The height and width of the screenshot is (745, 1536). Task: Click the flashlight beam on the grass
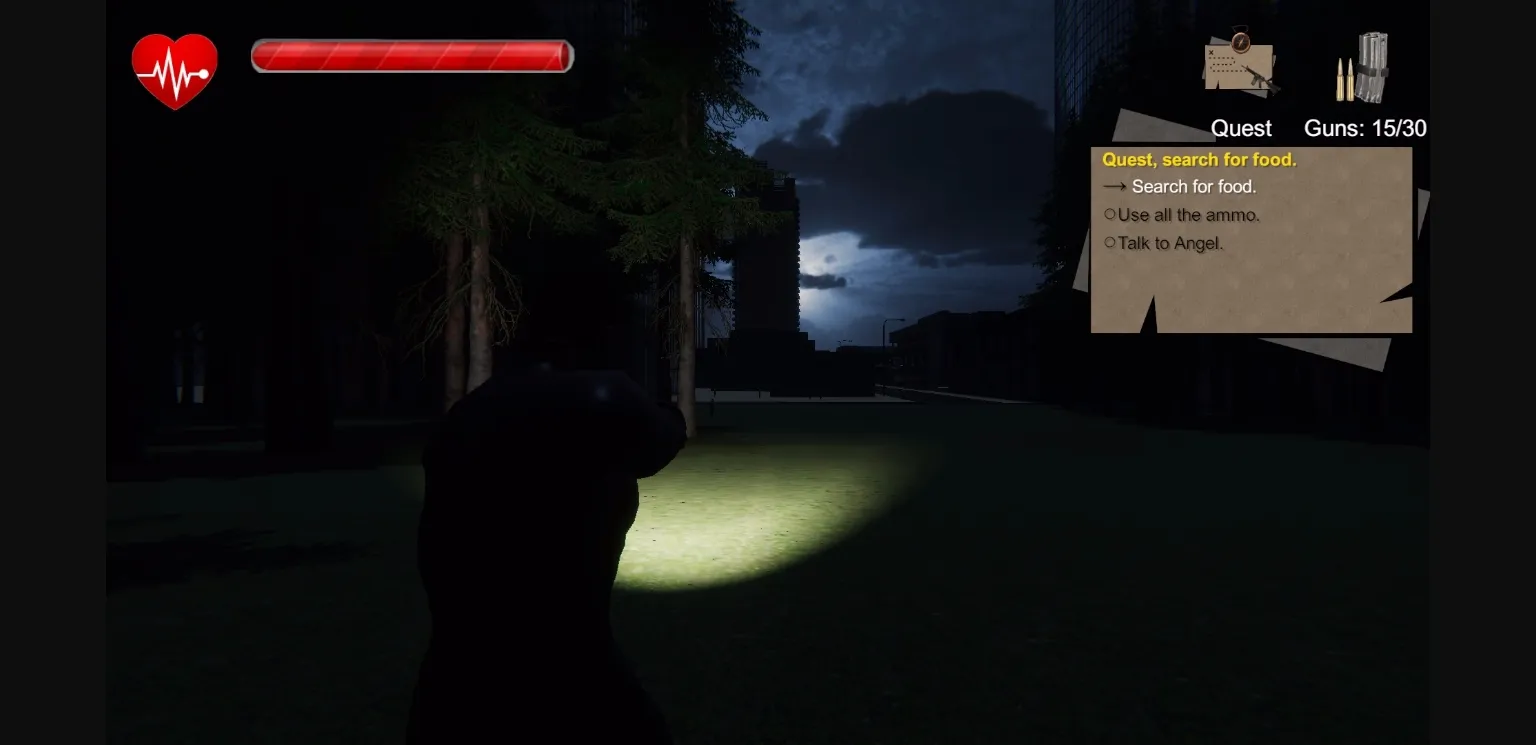point(720,510)
